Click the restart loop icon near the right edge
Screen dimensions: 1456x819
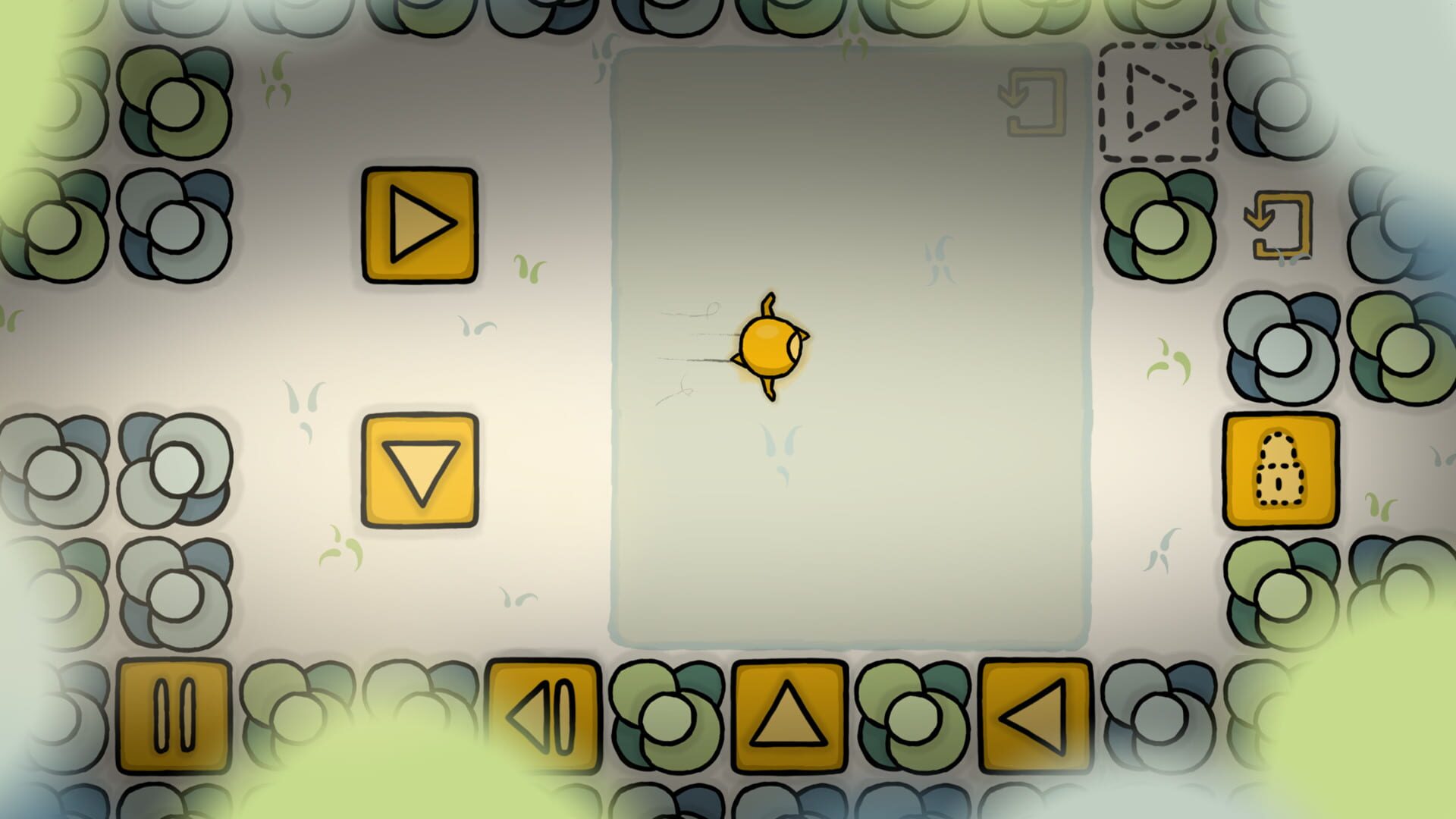[1279, 225]
